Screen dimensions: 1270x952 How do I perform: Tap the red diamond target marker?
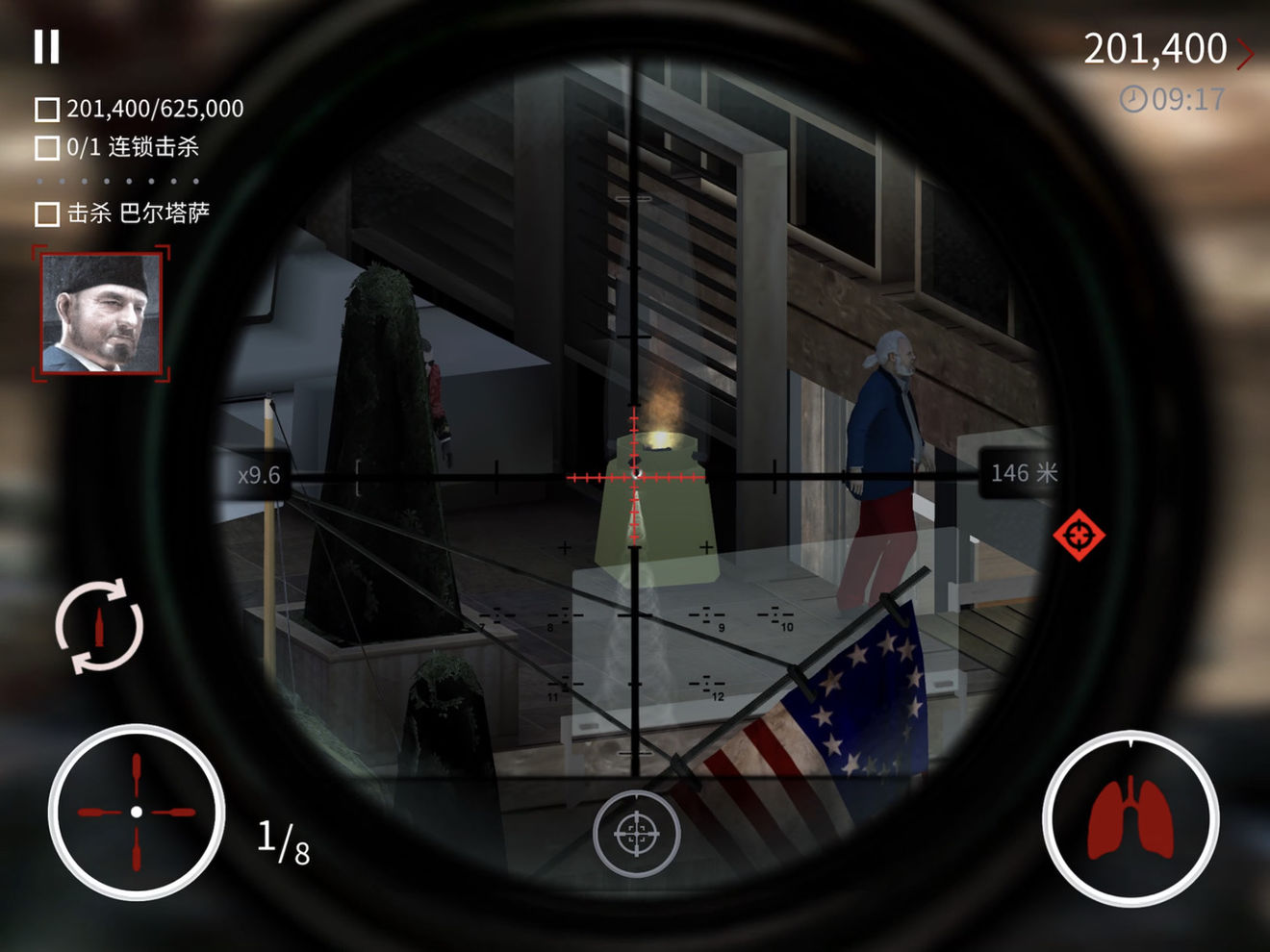pos(1079,535)
